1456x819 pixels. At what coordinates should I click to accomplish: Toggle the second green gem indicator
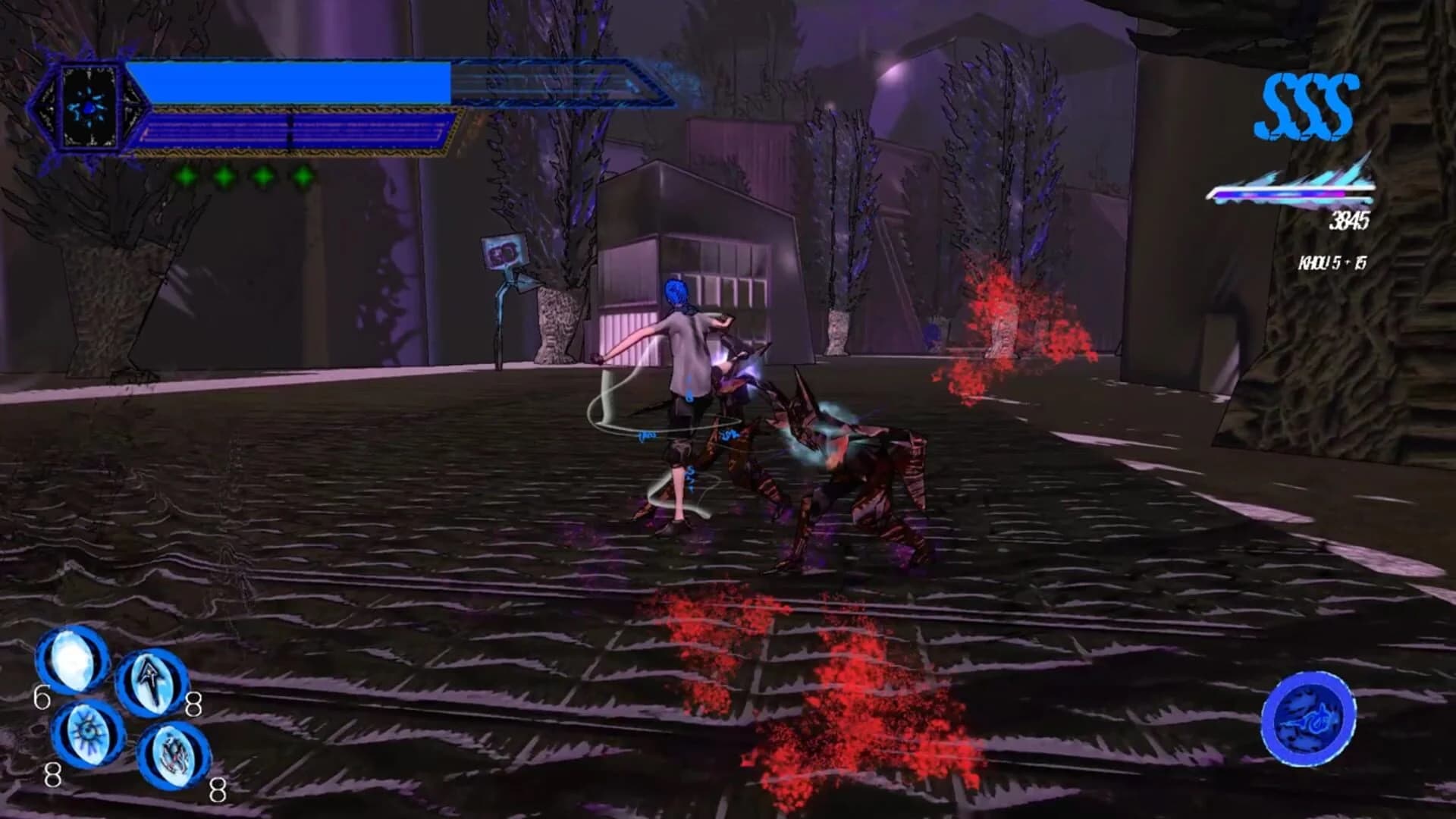pyautogui.click(x=224, y=177)
